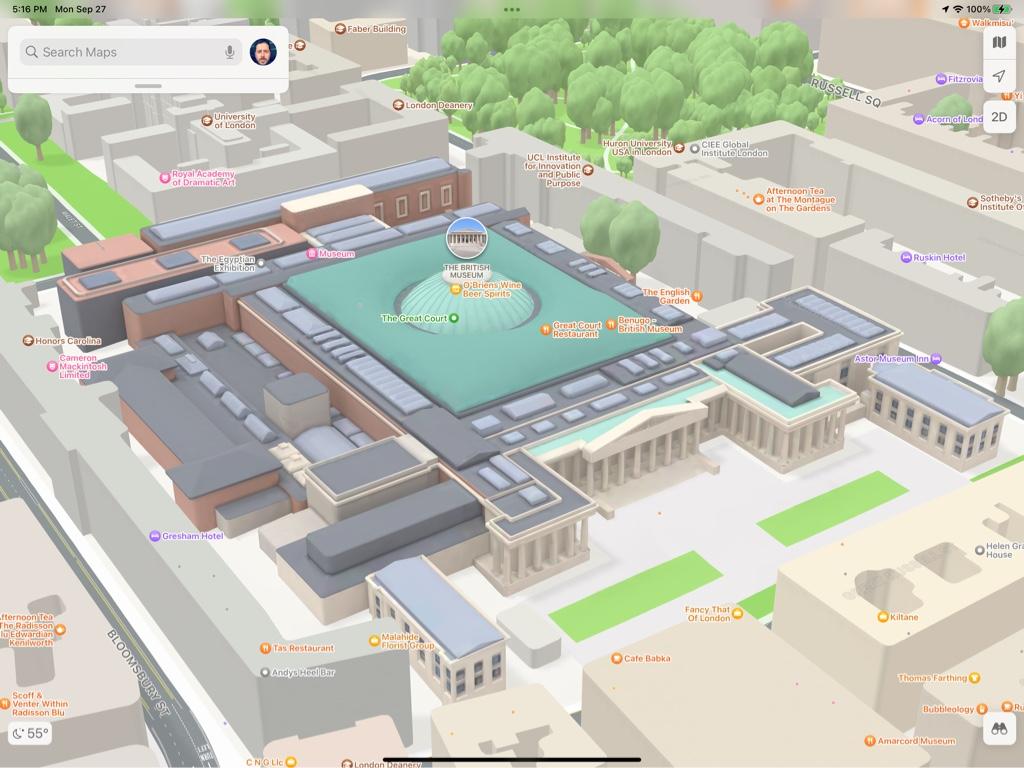Viewport: 1024px width, 768px height.
Task: Tap the search card grabber handle
Action: (x=148, y=86)
